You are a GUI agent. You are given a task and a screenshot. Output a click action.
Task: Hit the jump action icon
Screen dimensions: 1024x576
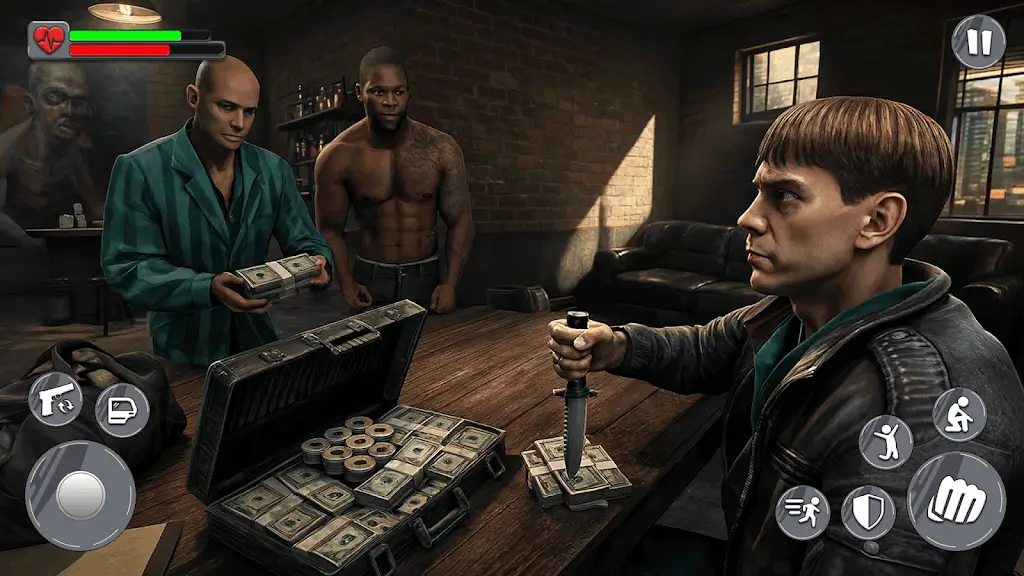coord(886,441)
